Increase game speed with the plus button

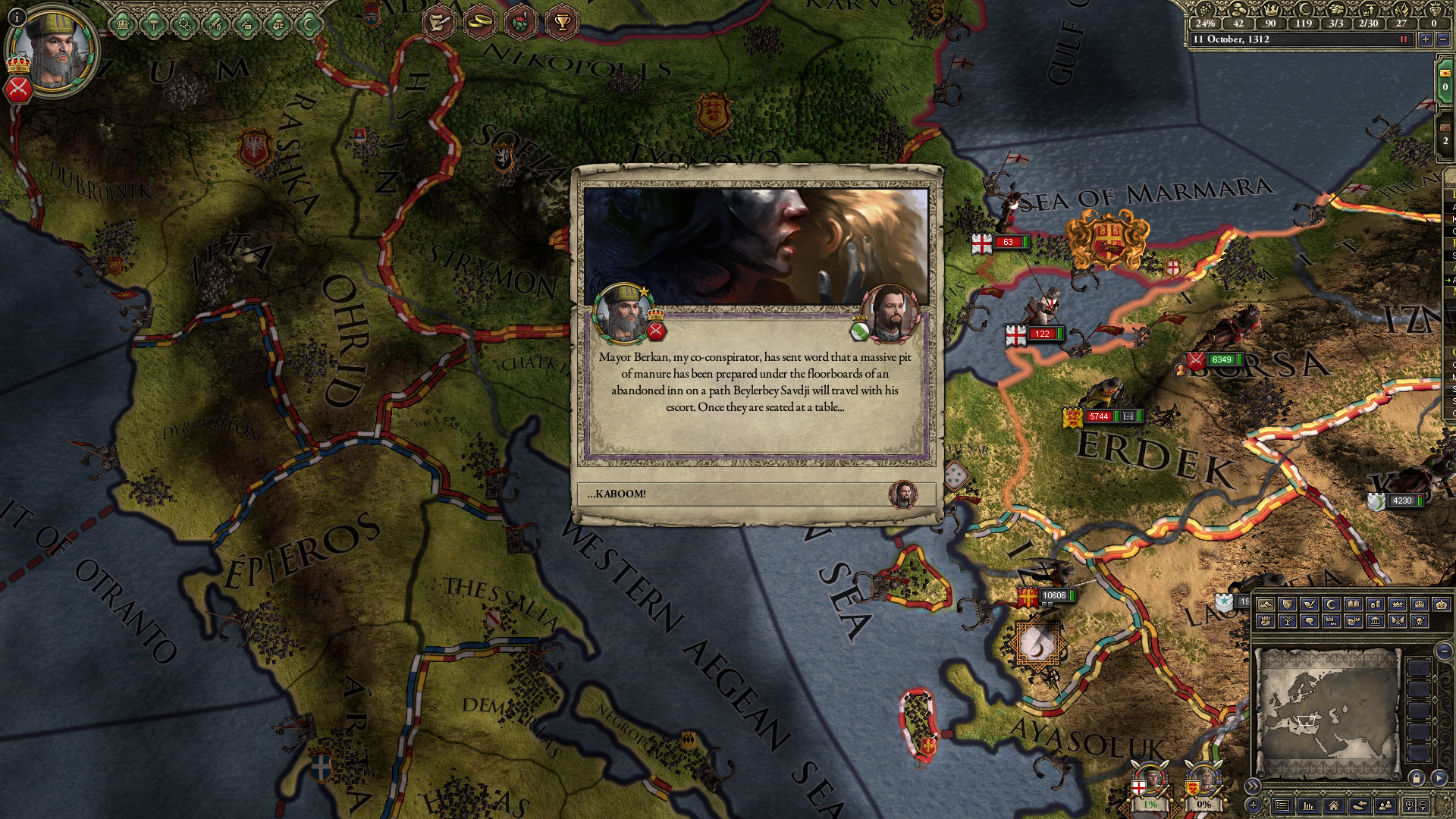click(x=1426, y=39)
